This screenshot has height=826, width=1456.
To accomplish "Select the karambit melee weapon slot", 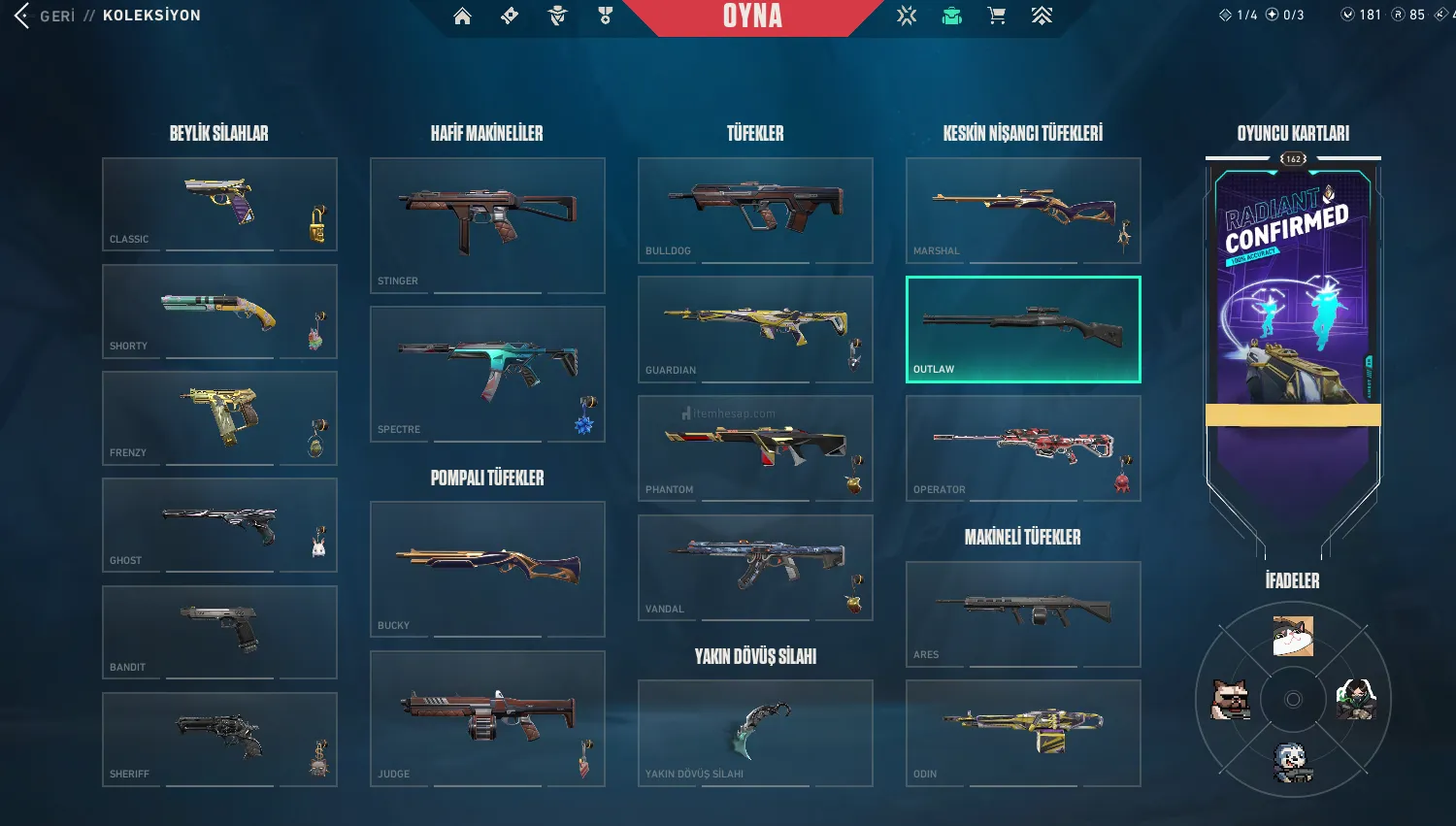I will [755, 732].
